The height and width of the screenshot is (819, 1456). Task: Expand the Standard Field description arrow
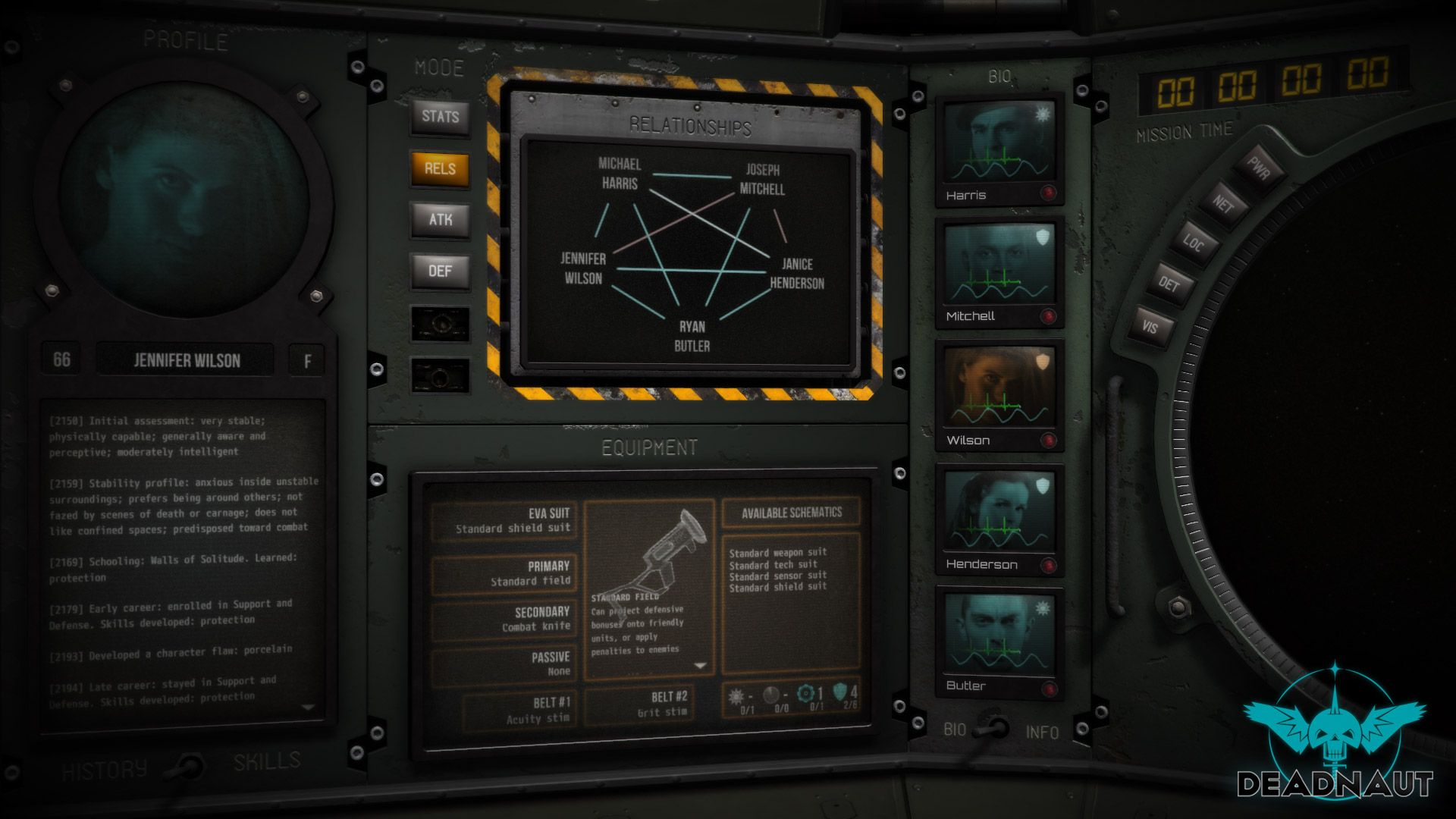[698, 664]
